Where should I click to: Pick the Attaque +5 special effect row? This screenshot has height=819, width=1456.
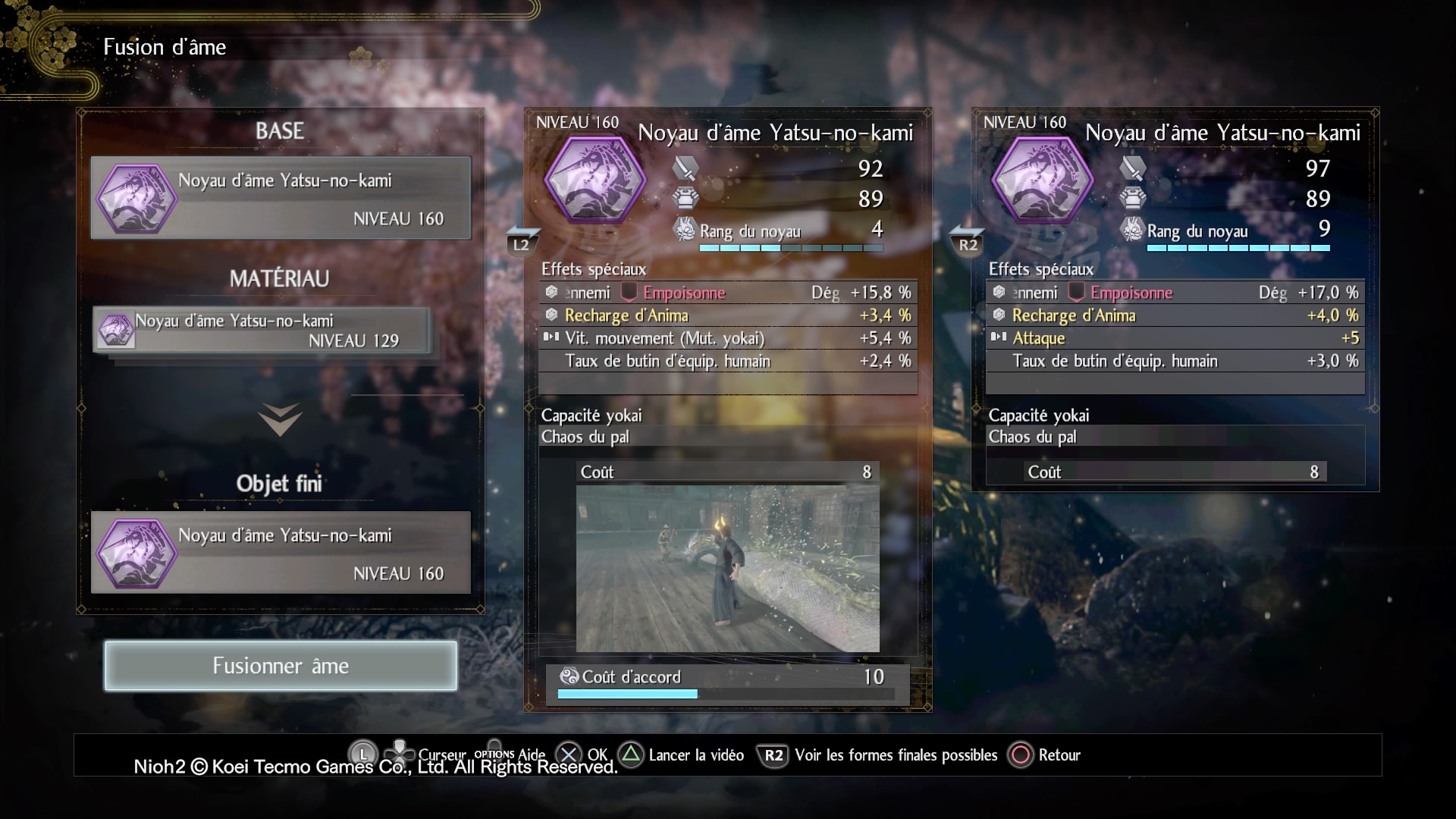tap(1175, 338)
